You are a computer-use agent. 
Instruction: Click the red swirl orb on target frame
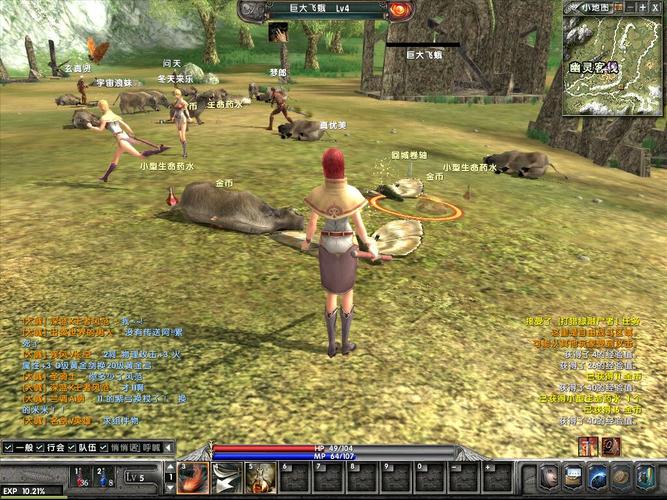401,9
